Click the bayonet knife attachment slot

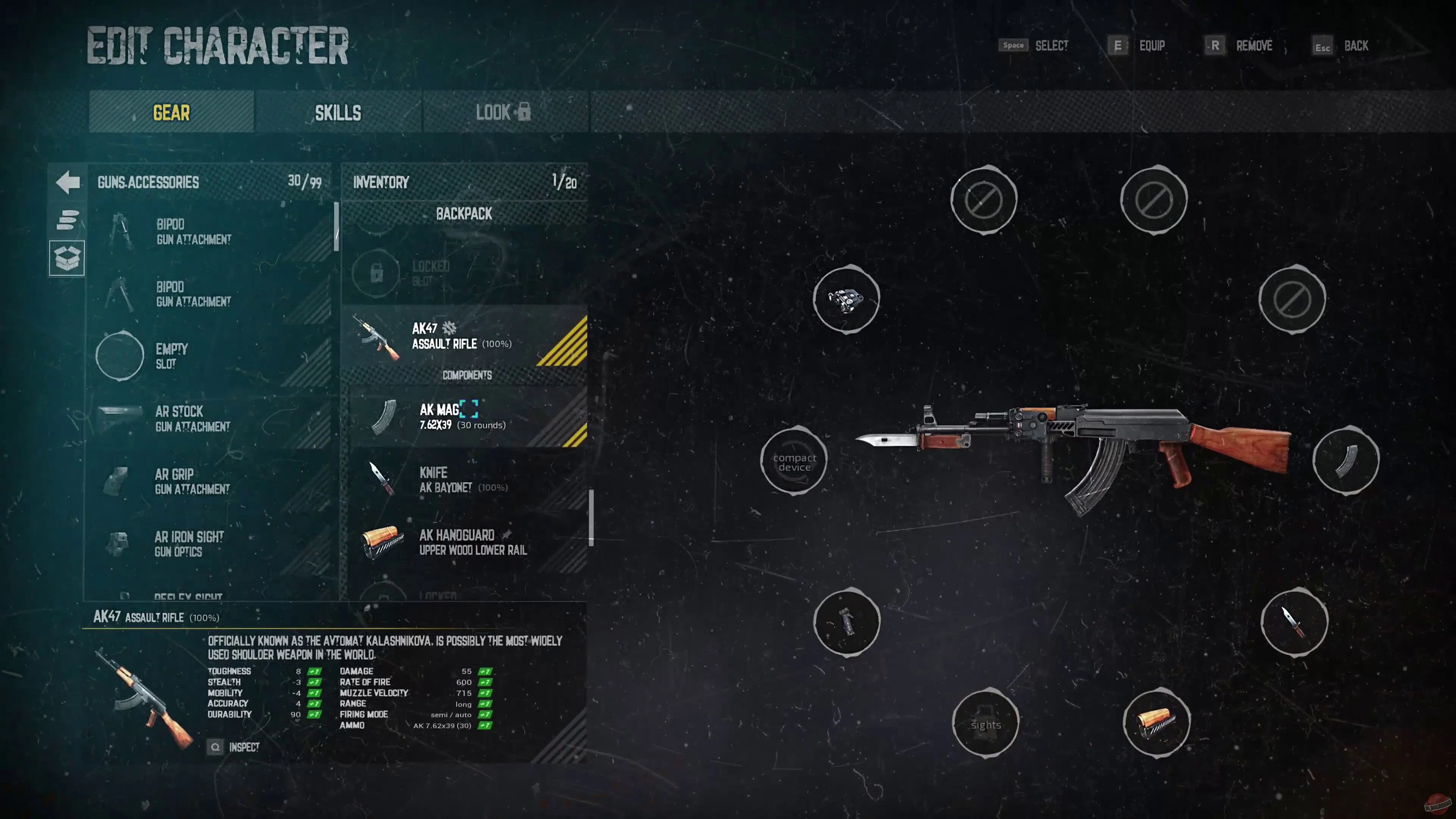tap(1294, 622)
